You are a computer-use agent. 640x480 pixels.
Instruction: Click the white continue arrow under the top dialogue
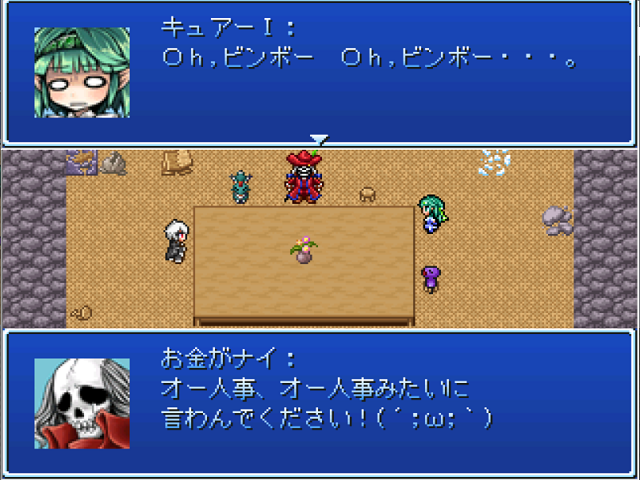click(x=318, y=140)
